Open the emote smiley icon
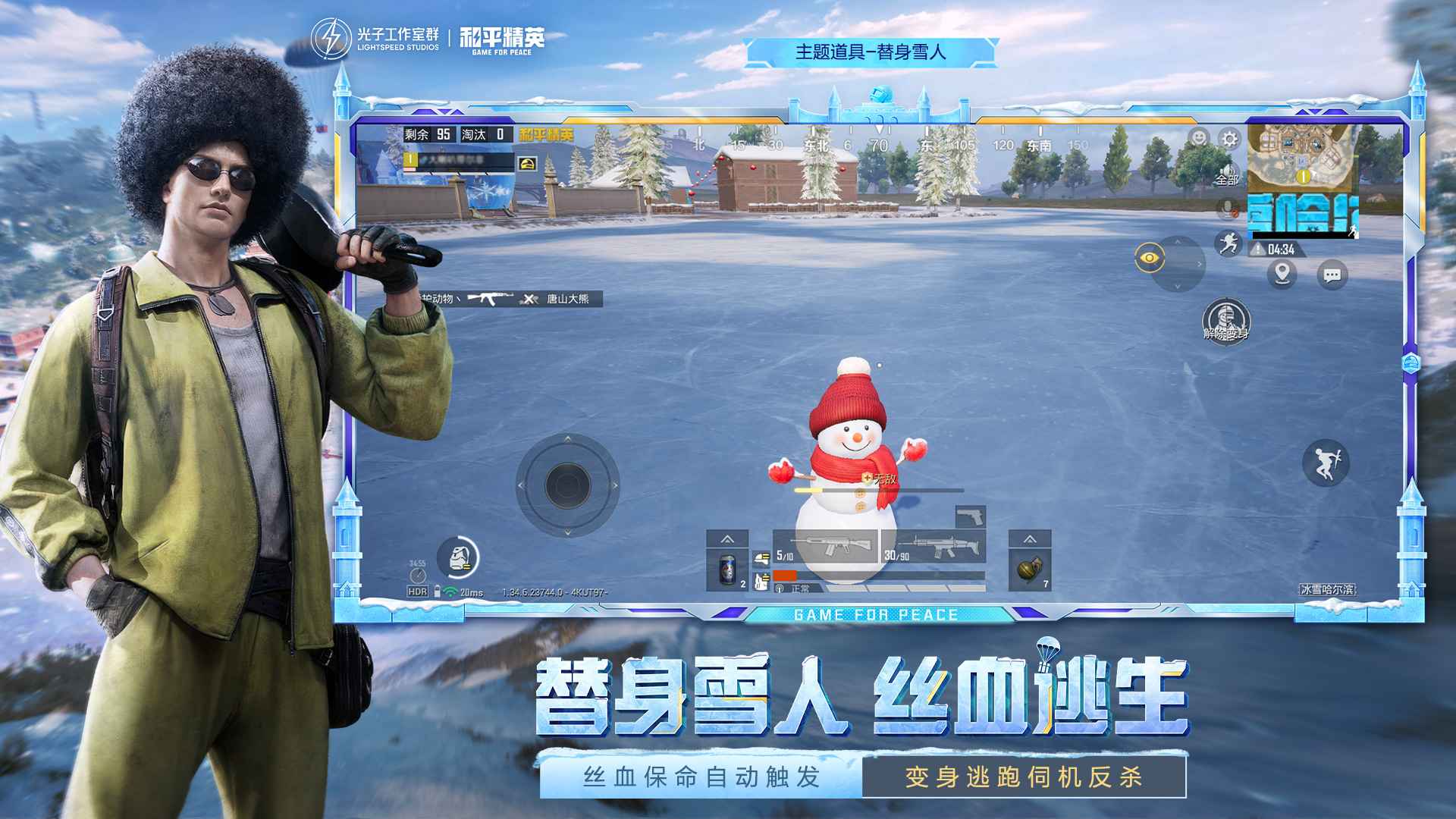The width and height of the screenshot is (1456, 819). pyautogui.click(x=1199, y=137)
